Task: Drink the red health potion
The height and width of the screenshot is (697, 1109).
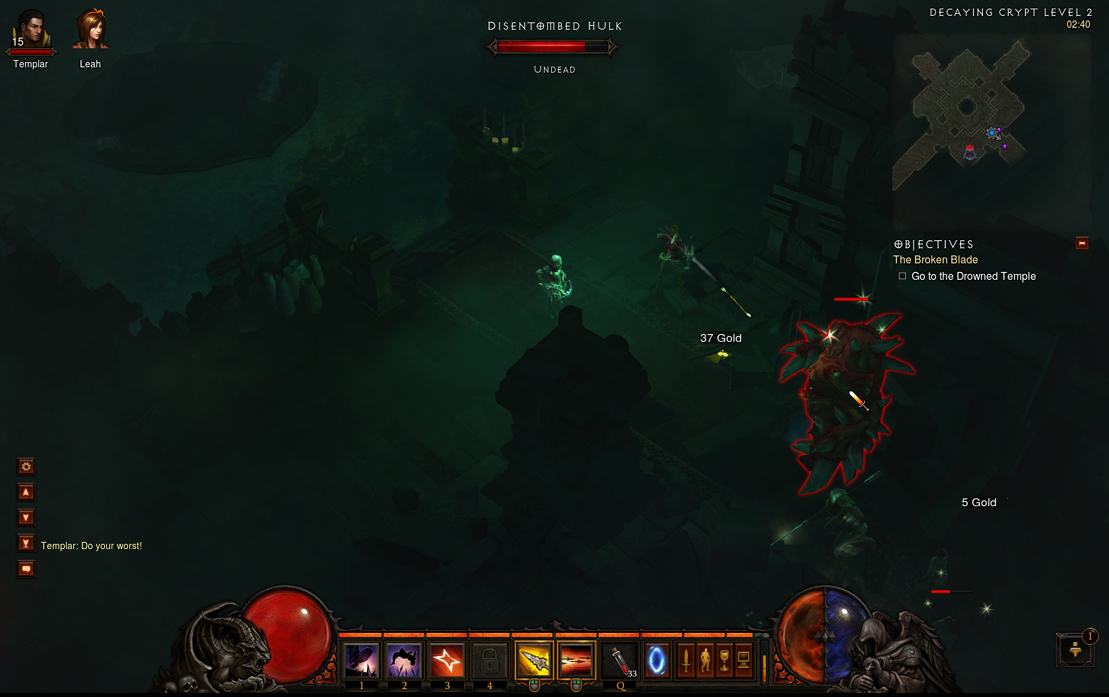Action: (620, 661)
